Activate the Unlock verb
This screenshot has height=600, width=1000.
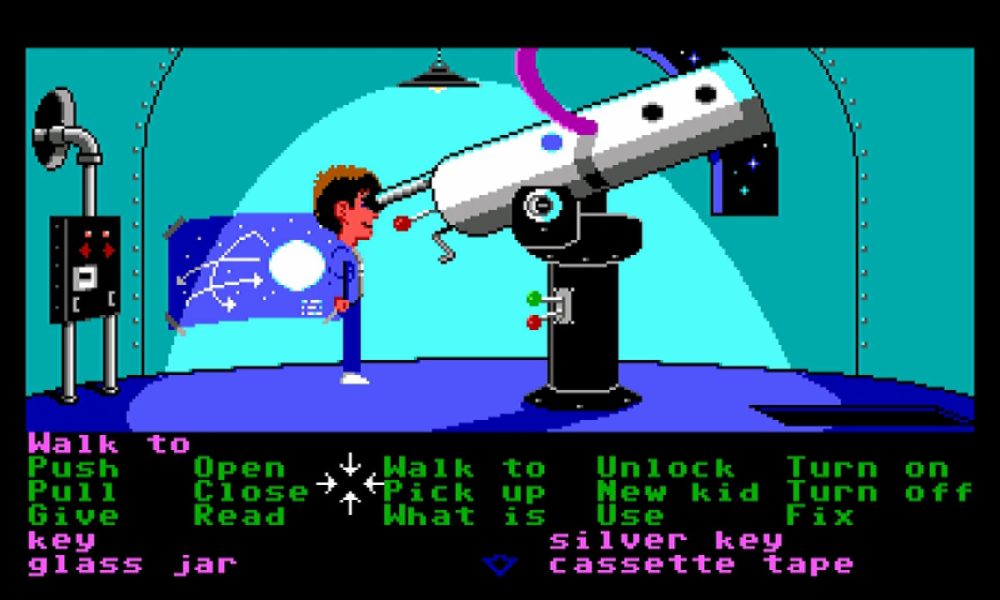(666, 468)
